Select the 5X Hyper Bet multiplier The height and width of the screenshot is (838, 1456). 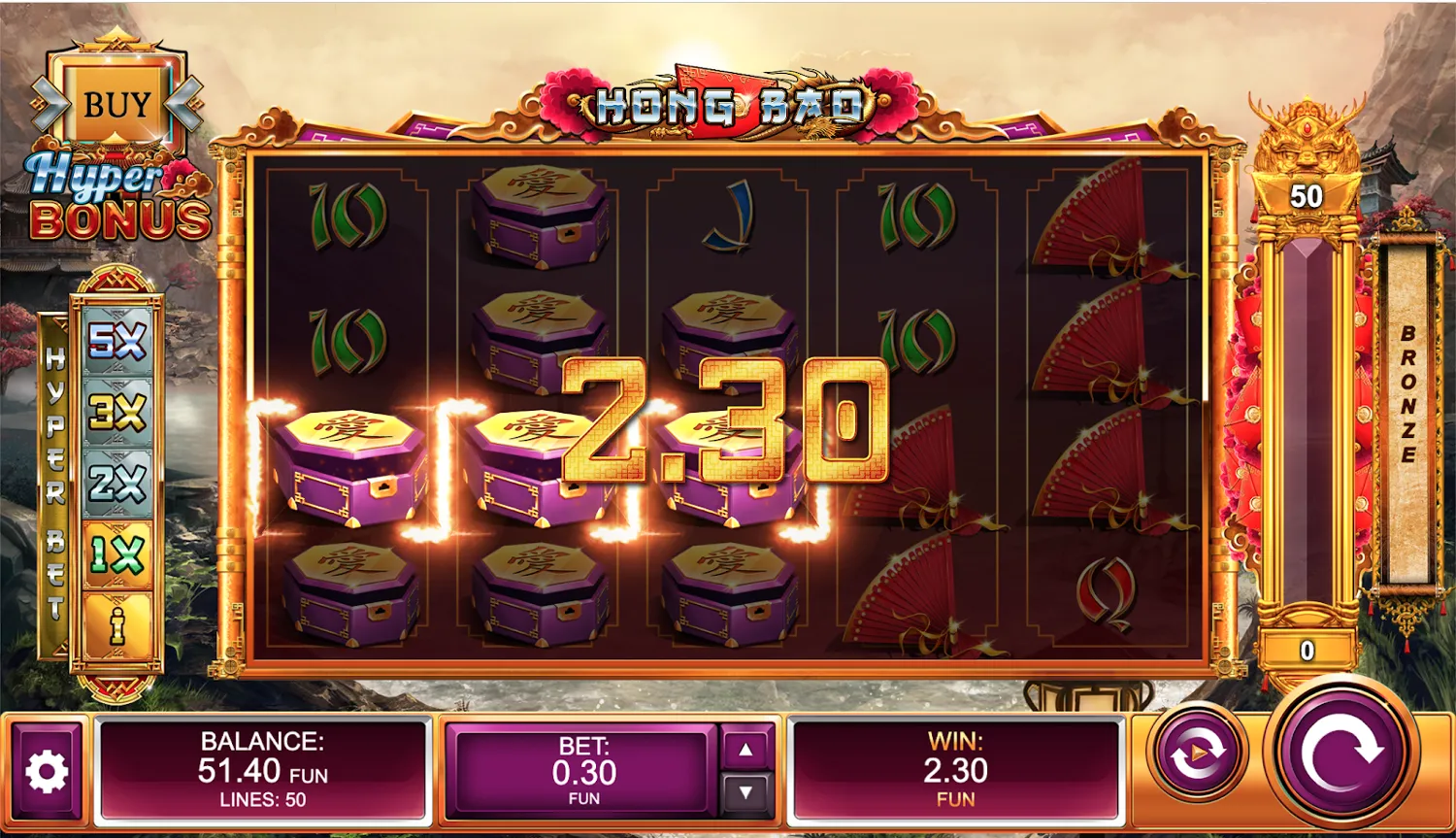point(115,342)
